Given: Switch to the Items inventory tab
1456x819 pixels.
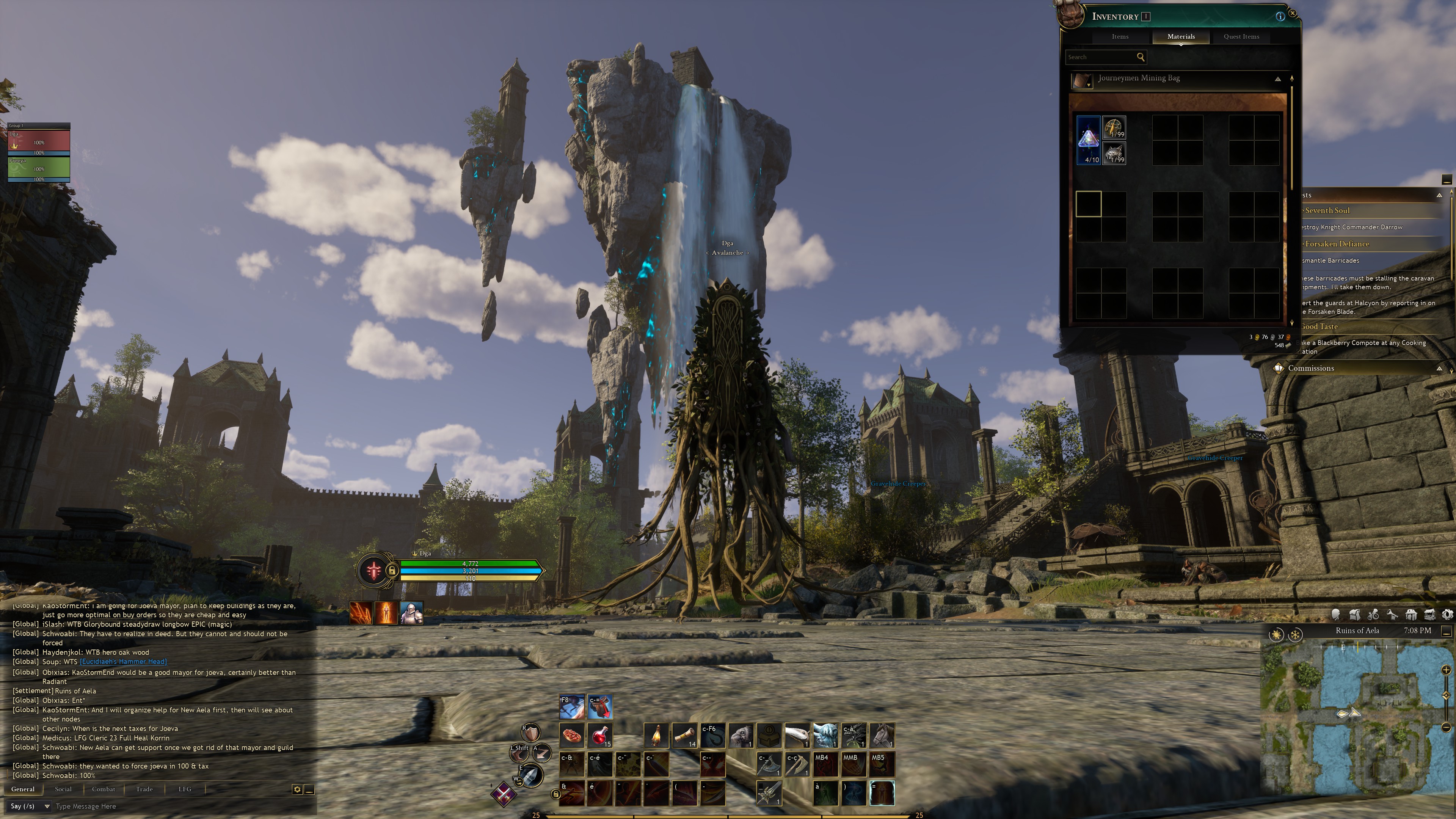Looking at the screenshot, I should 1120,37.
